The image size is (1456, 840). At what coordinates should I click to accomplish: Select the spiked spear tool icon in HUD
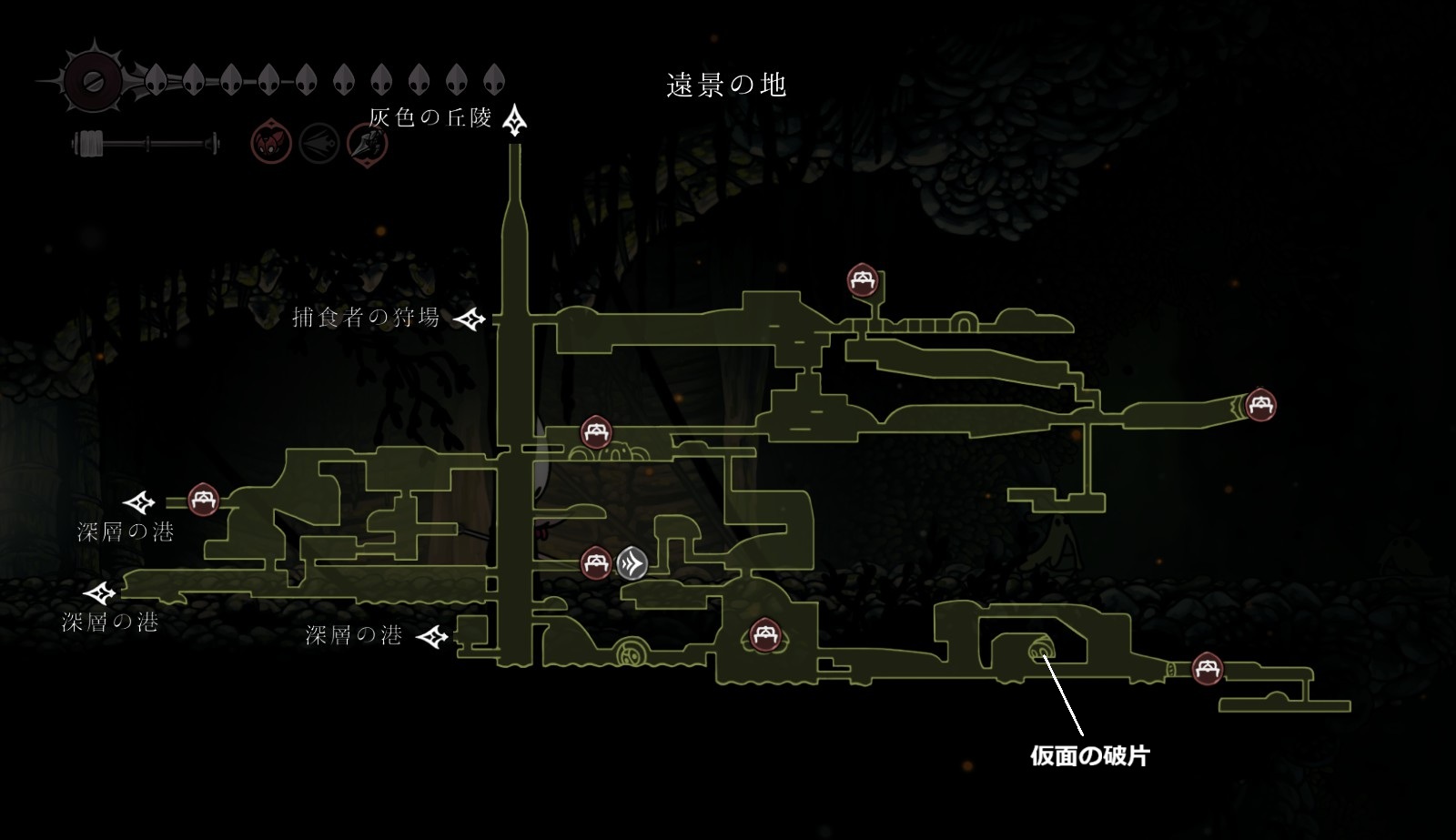[x=368, y=144]
